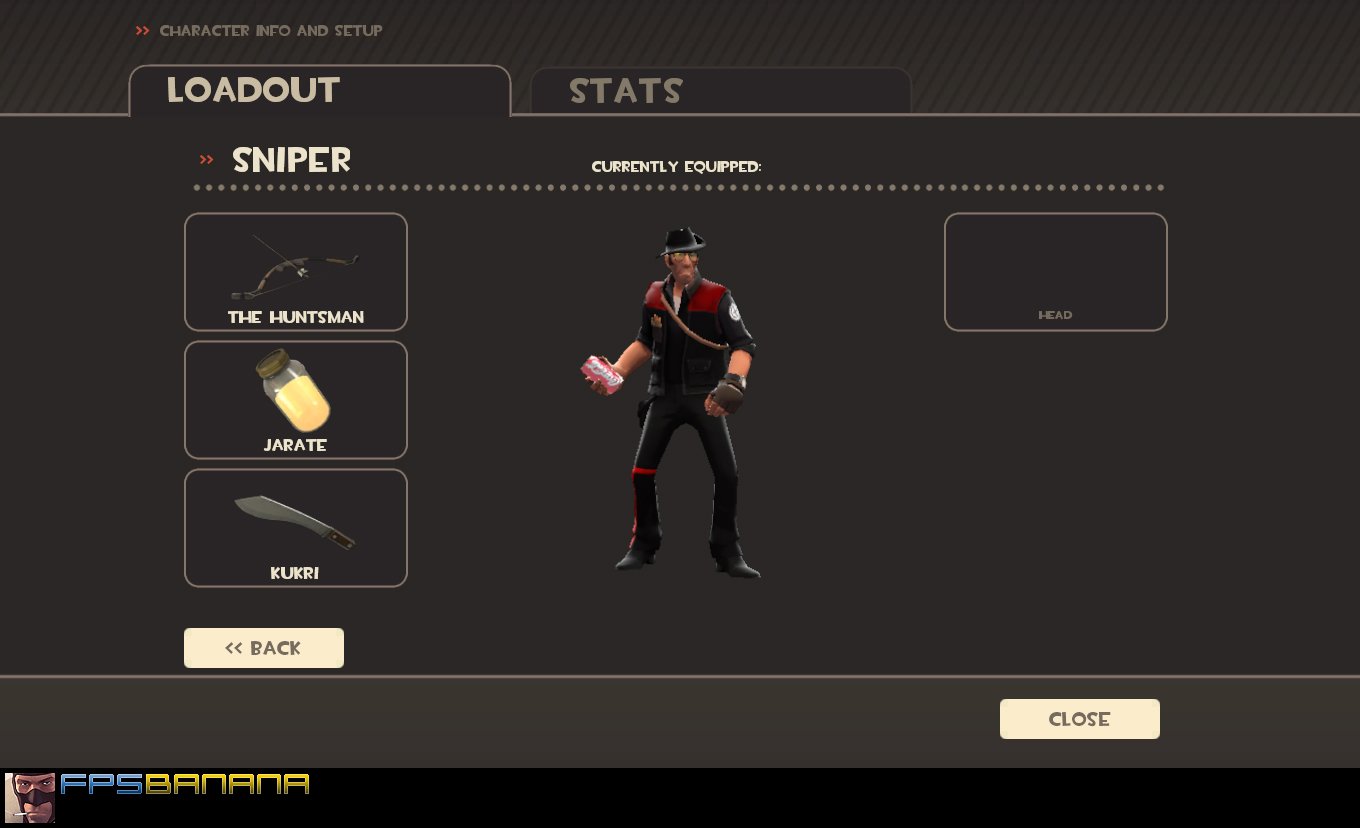1360x828 pixels.
Task: Switch to the Stats tab
Action: [x=626, y=91]
